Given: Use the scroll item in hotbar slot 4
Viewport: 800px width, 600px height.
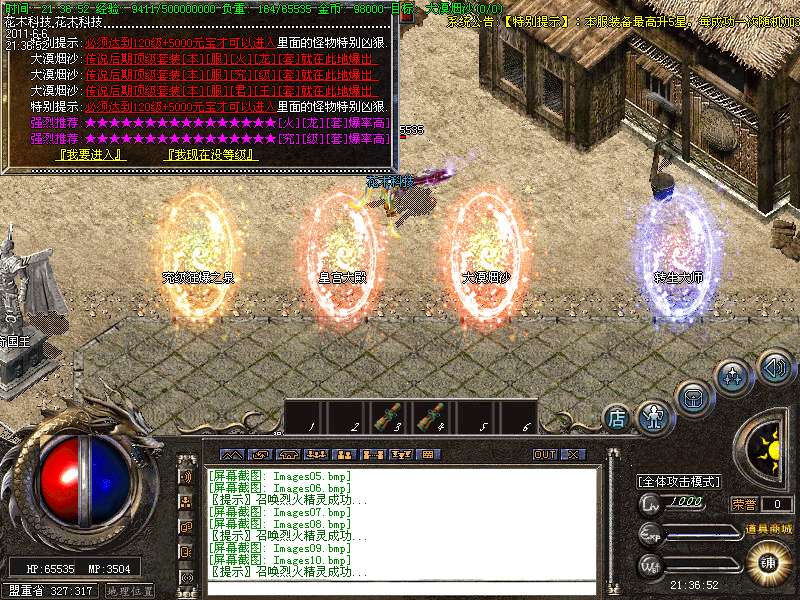Looking at the screenshot, I should click(432, 417).
